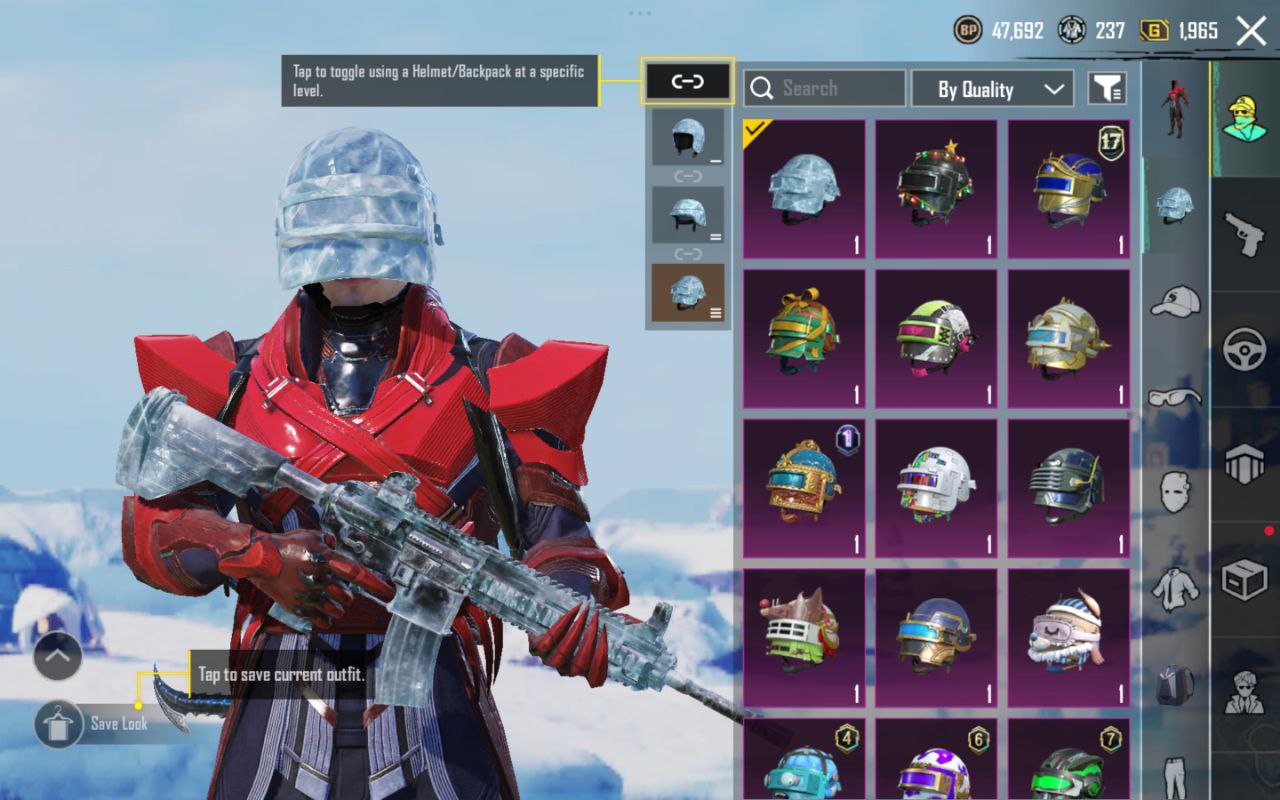Screen dimensions: 1280x800
Task: Switch to the cap headwear tab
Action: pos(1175,300)
